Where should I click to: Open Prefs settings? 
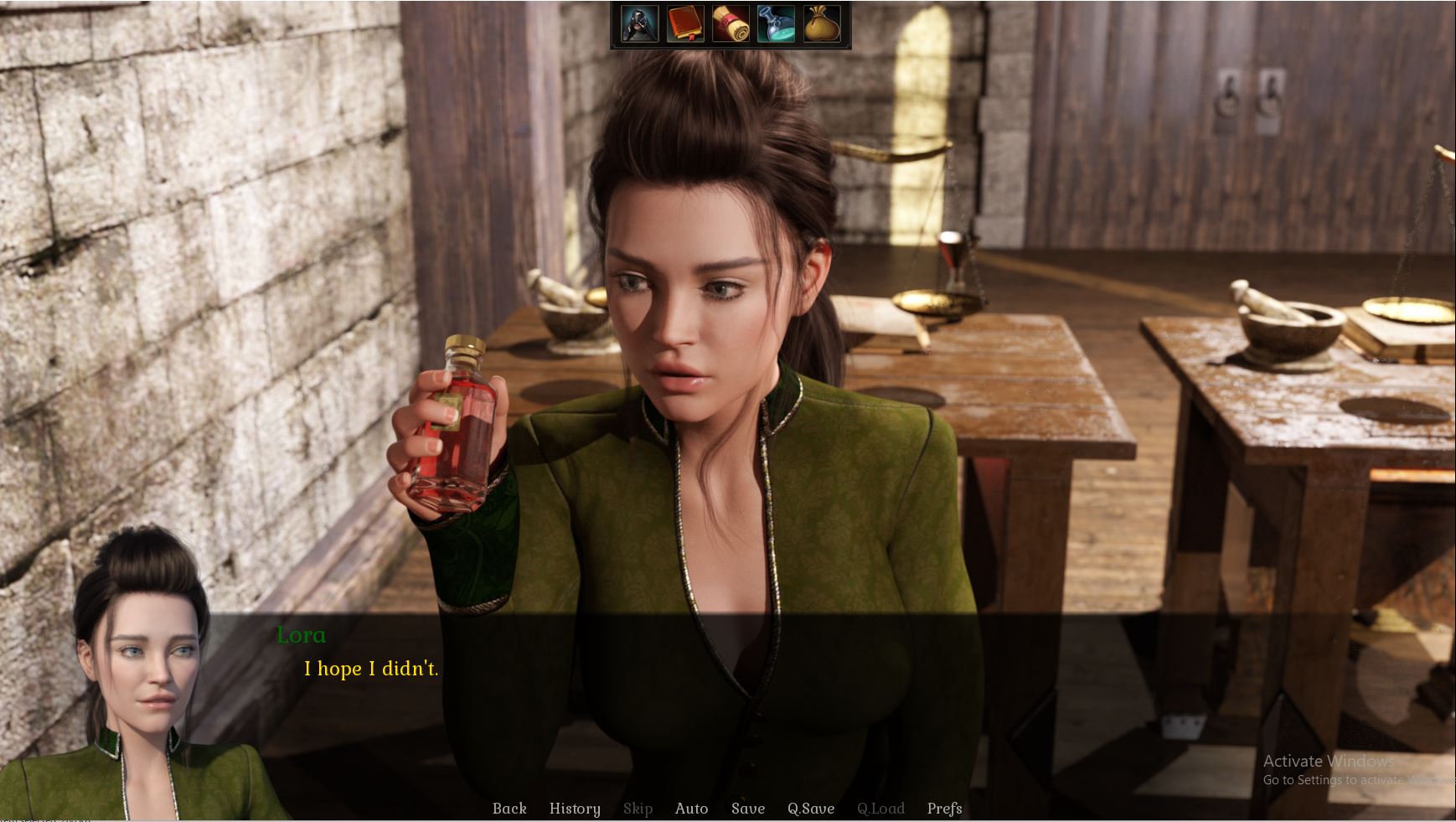(944, 809)
